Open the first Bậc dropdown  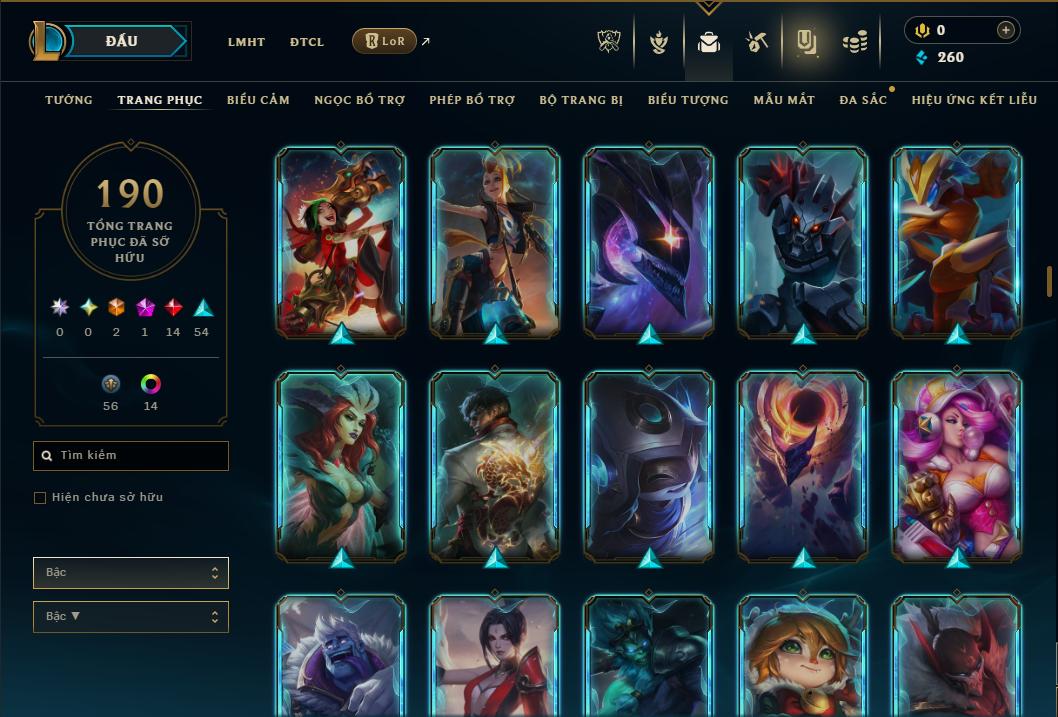tap(131, 573)
